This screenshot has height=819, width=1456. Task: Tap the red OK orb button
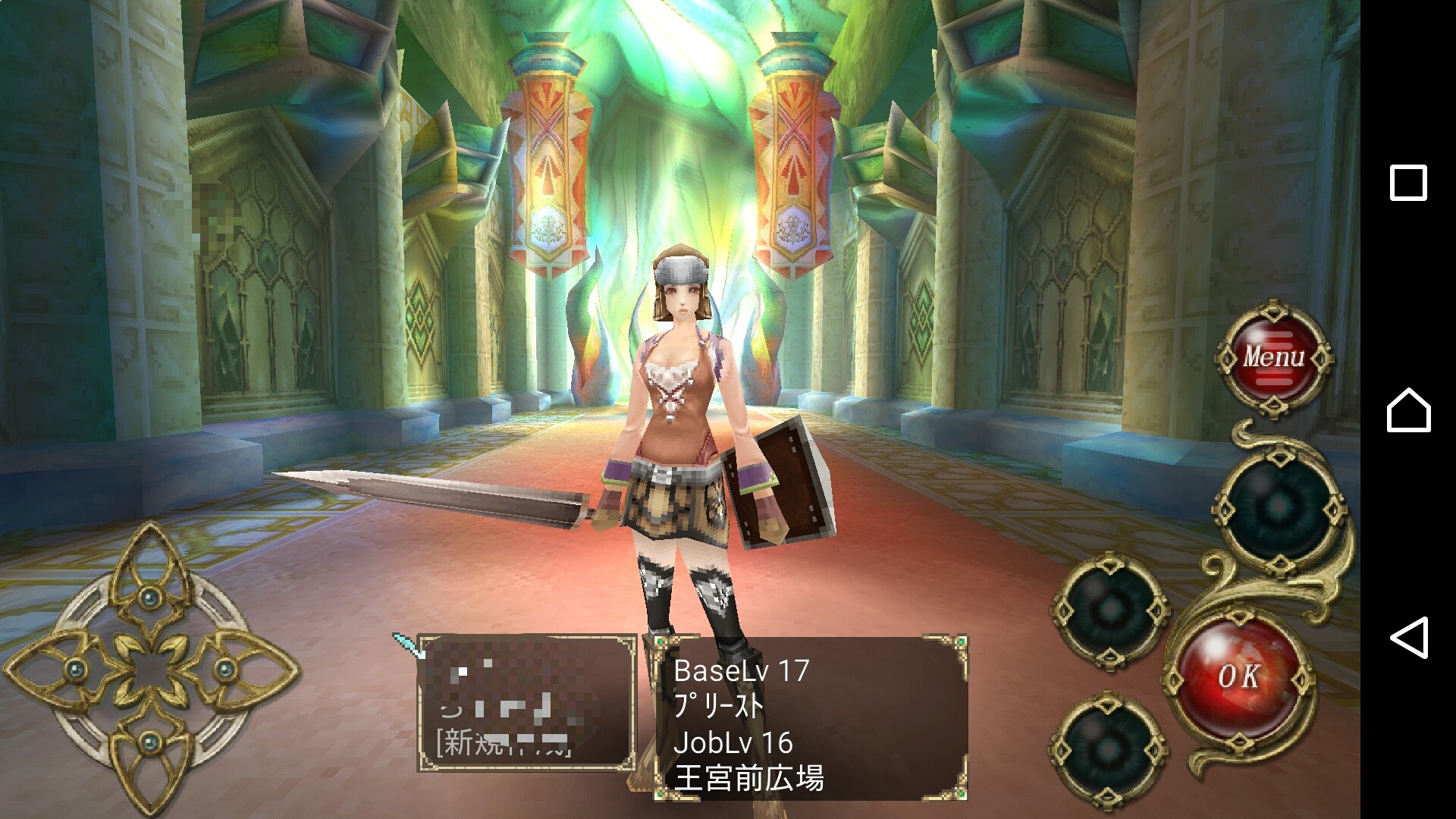point(1240,676)
